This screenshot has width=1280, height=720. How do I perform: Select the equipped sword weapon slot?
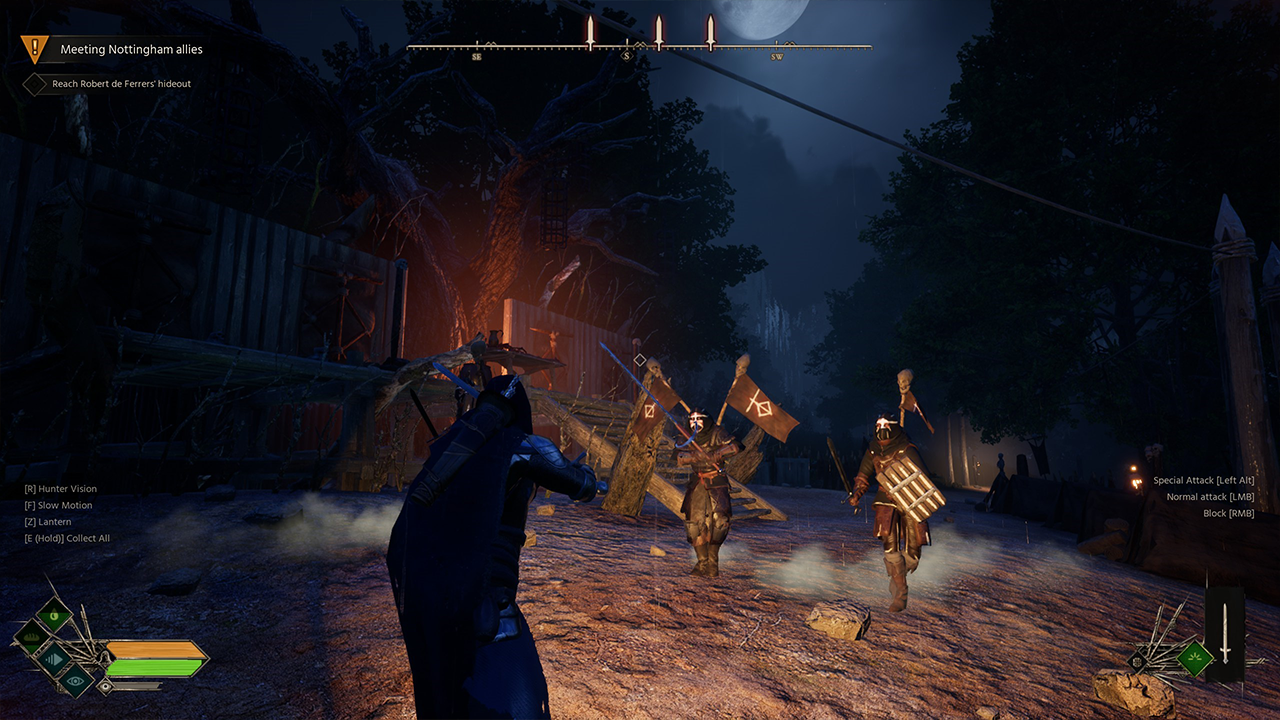pyautogui.click(x=1225, y=634)
